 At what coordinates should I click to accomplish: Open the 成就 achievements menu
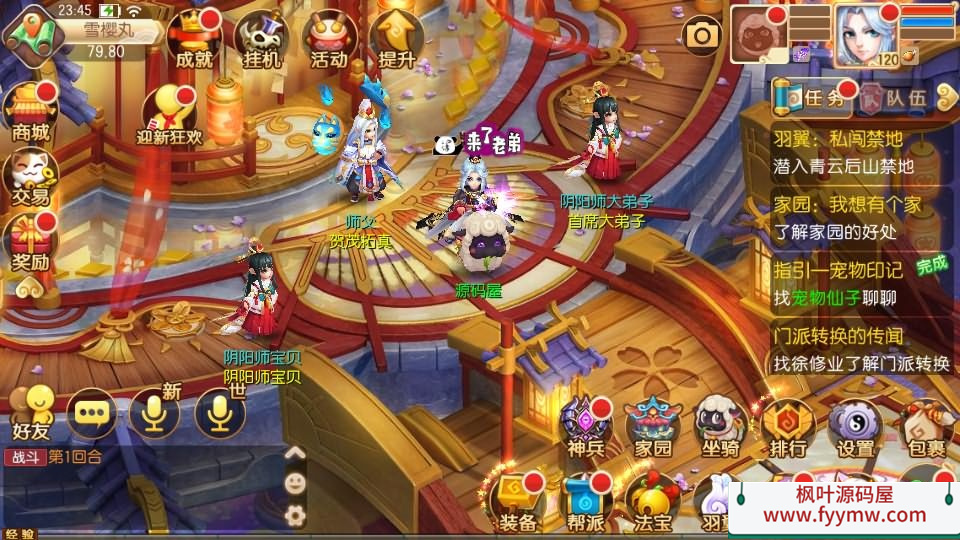click(x=193, y=39)
